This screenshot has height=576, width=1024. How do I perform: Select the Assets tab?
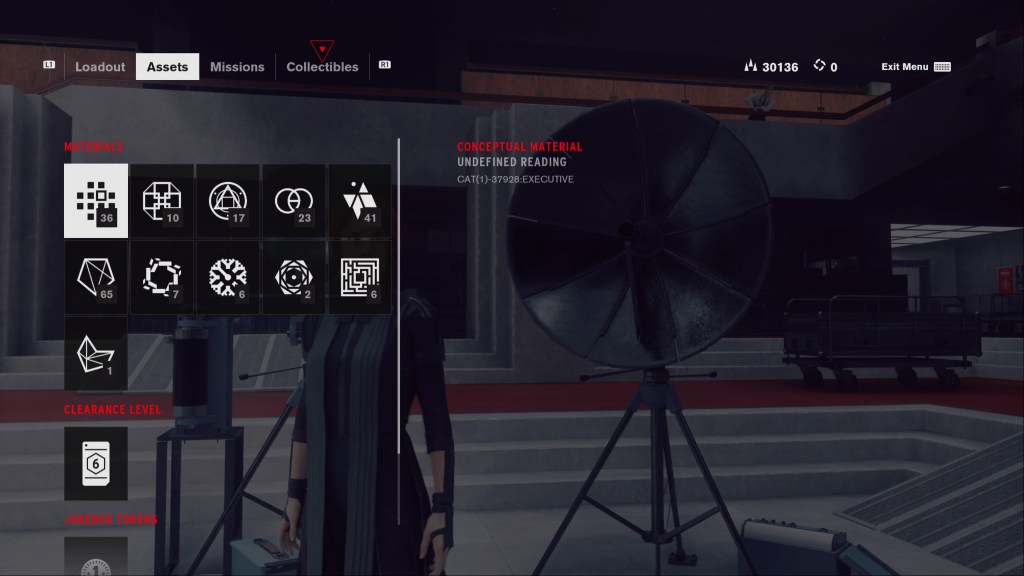point(167,67)
